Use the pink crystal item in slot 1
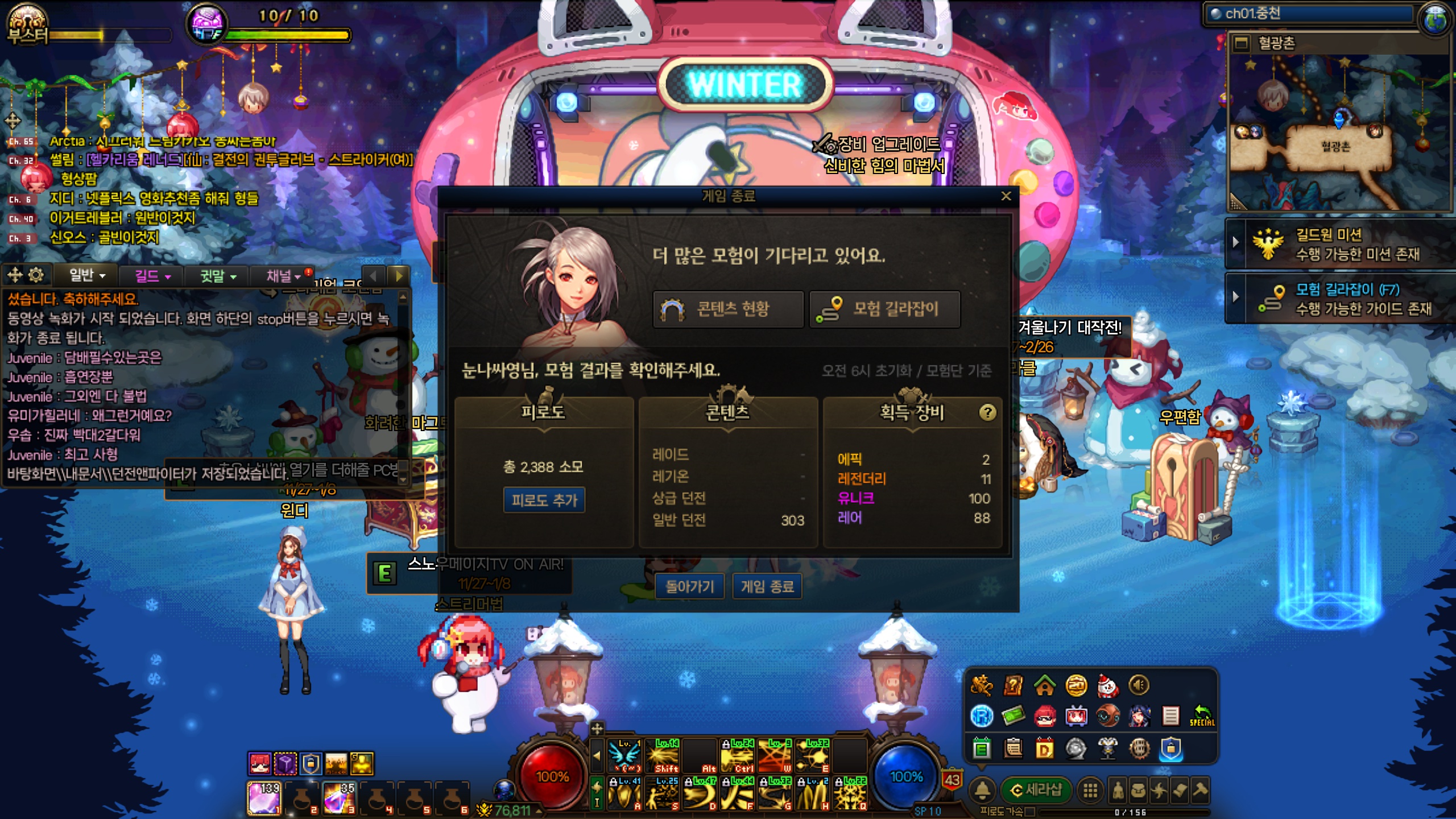Screen dimensions: 1456x819 point(263,797)
